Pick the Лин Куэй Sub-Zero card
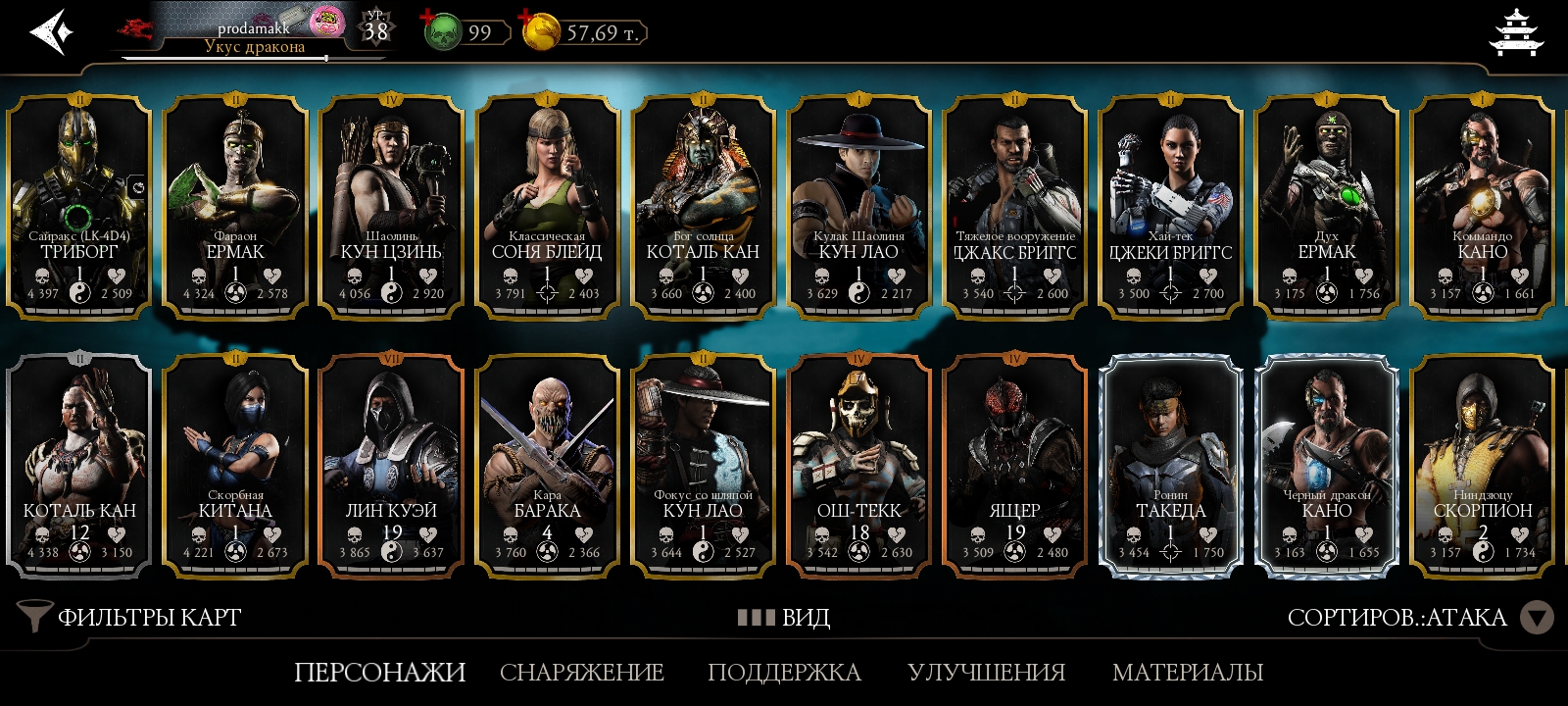Viewport: 1568px width, 706px height. click(x=391, y=467)
